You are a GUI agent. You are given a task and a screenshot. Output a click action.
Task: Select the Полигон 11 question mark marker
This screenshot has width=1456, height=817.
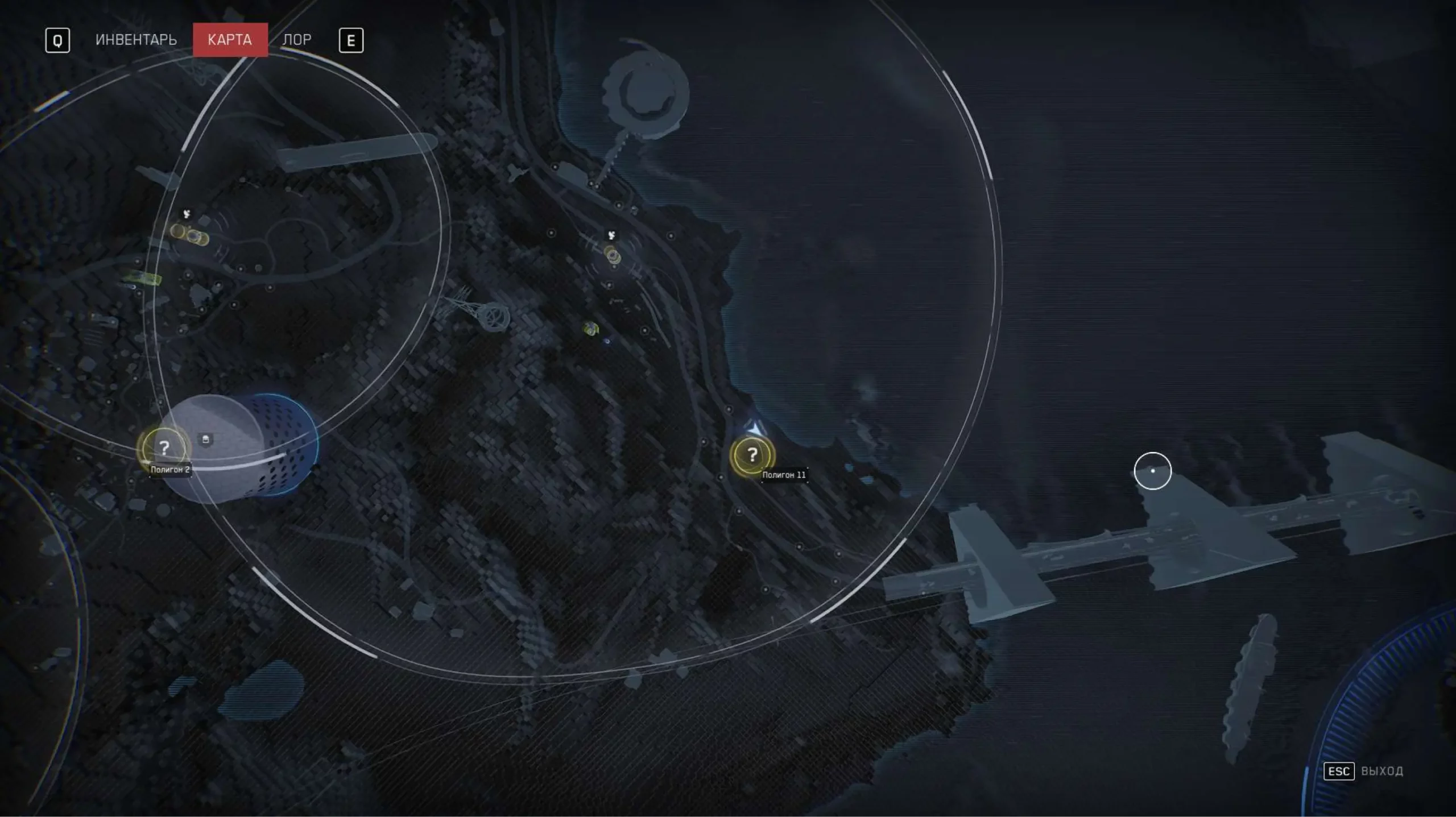[x=752, y=454]
